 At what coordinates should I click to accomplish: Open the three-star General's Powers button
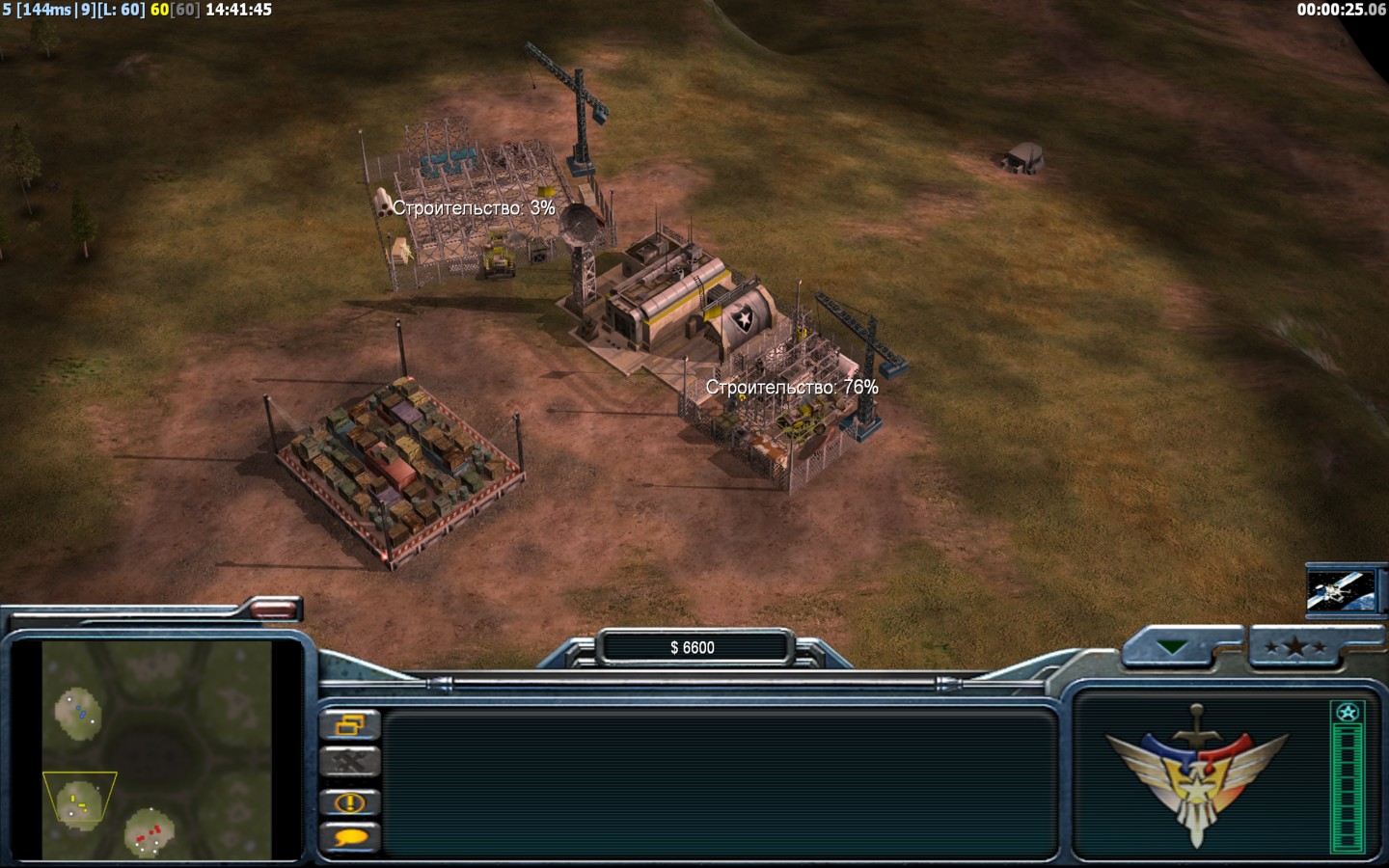[1295, 648]
